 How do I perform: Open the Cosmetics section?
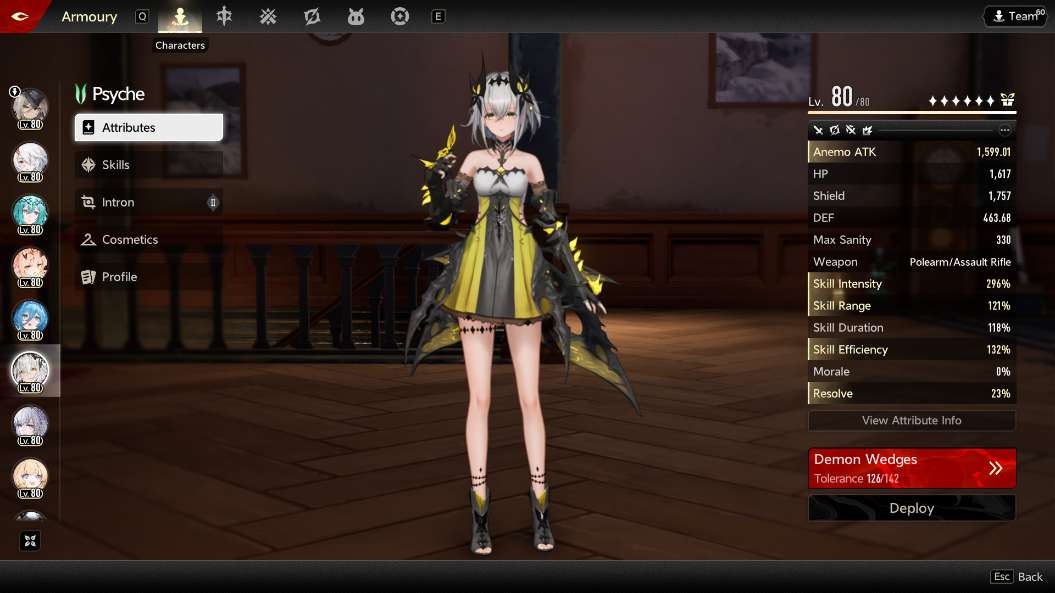click(148, 240)
